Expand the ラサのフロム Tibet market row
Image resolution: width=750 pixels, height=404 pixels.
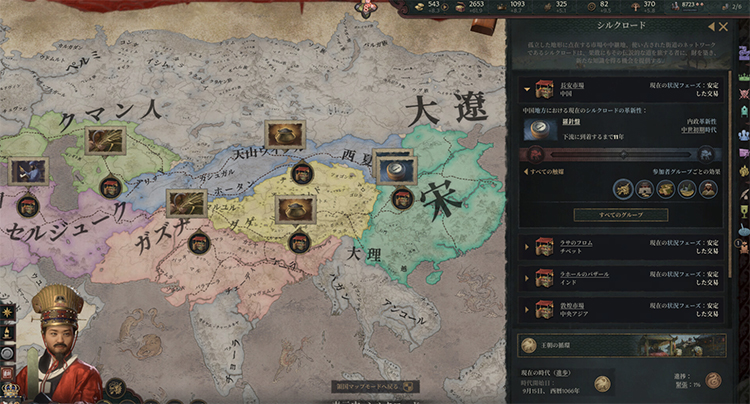tap(524, 244)
